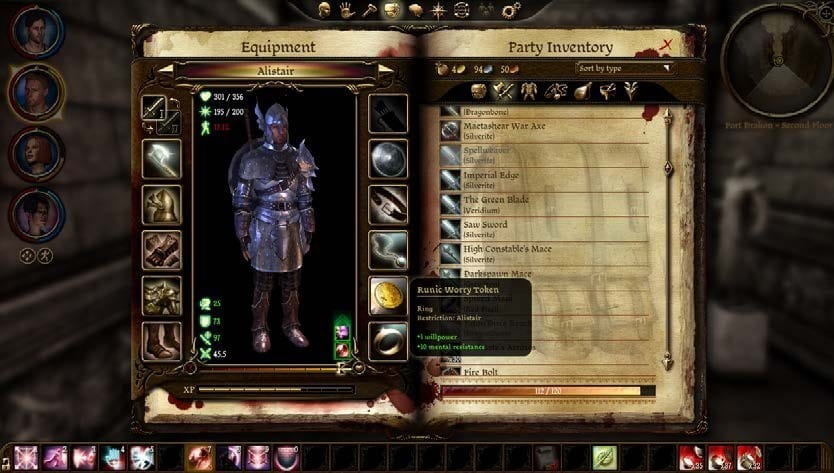
Task: Click the equipped boots slot
Action: (161, 340)
